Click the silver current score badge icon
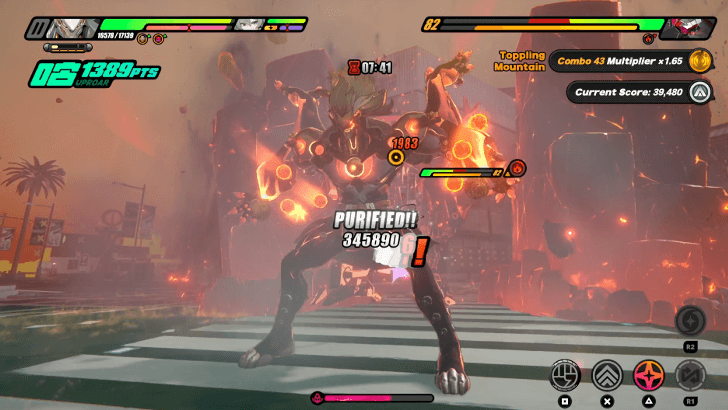Screen dimensions: 728x410 coord(699,92)
